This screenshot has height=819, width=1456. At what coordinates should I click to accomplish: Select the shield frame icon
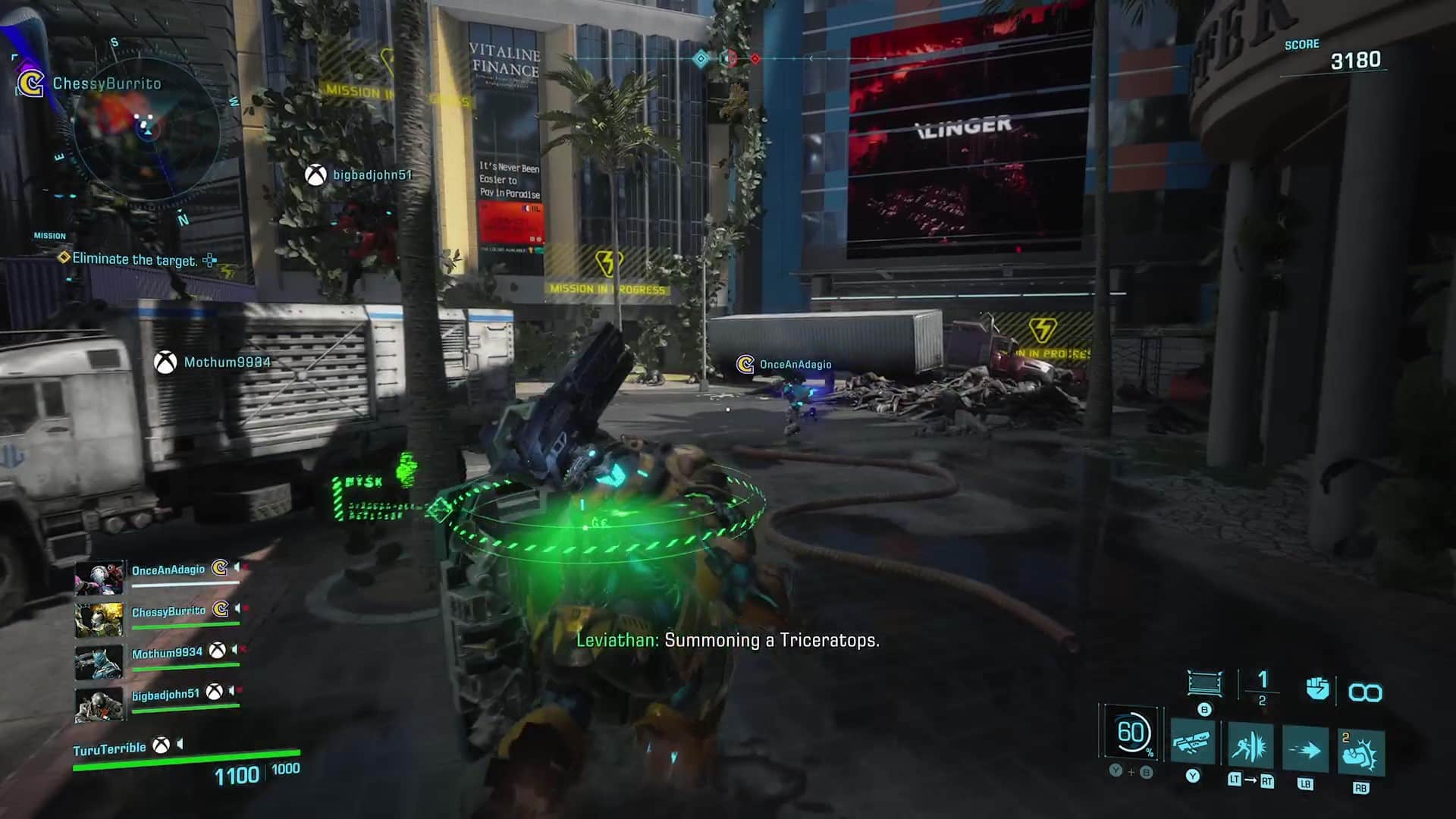[1204, 683]
